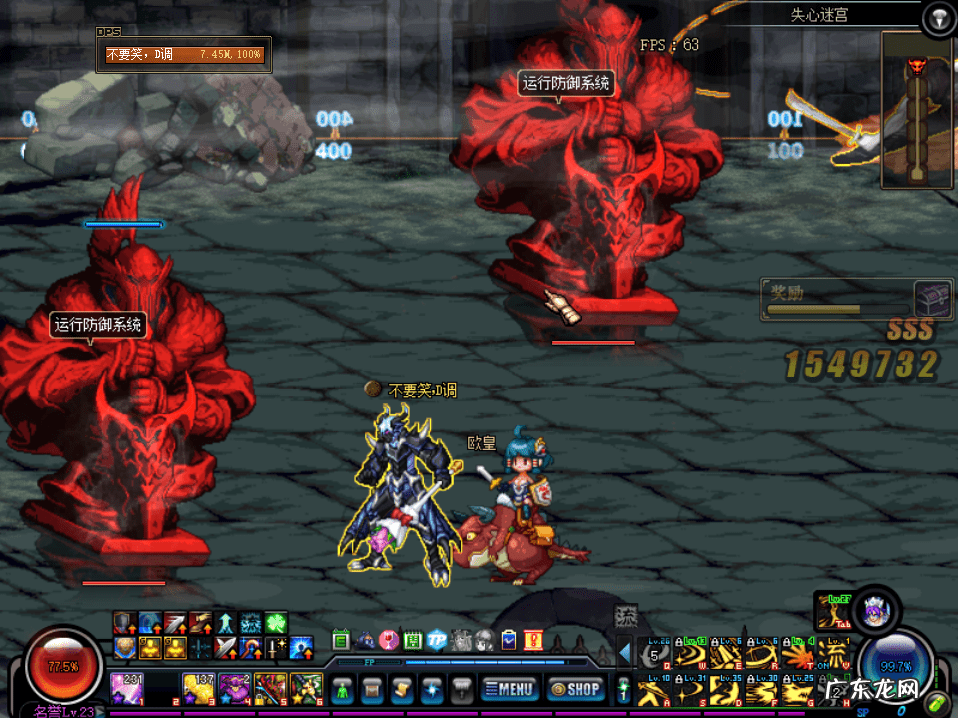Open the yellow exclamation mark notice icon
Viewport: 958px width, 718px height.
click(x=532, y=640)
